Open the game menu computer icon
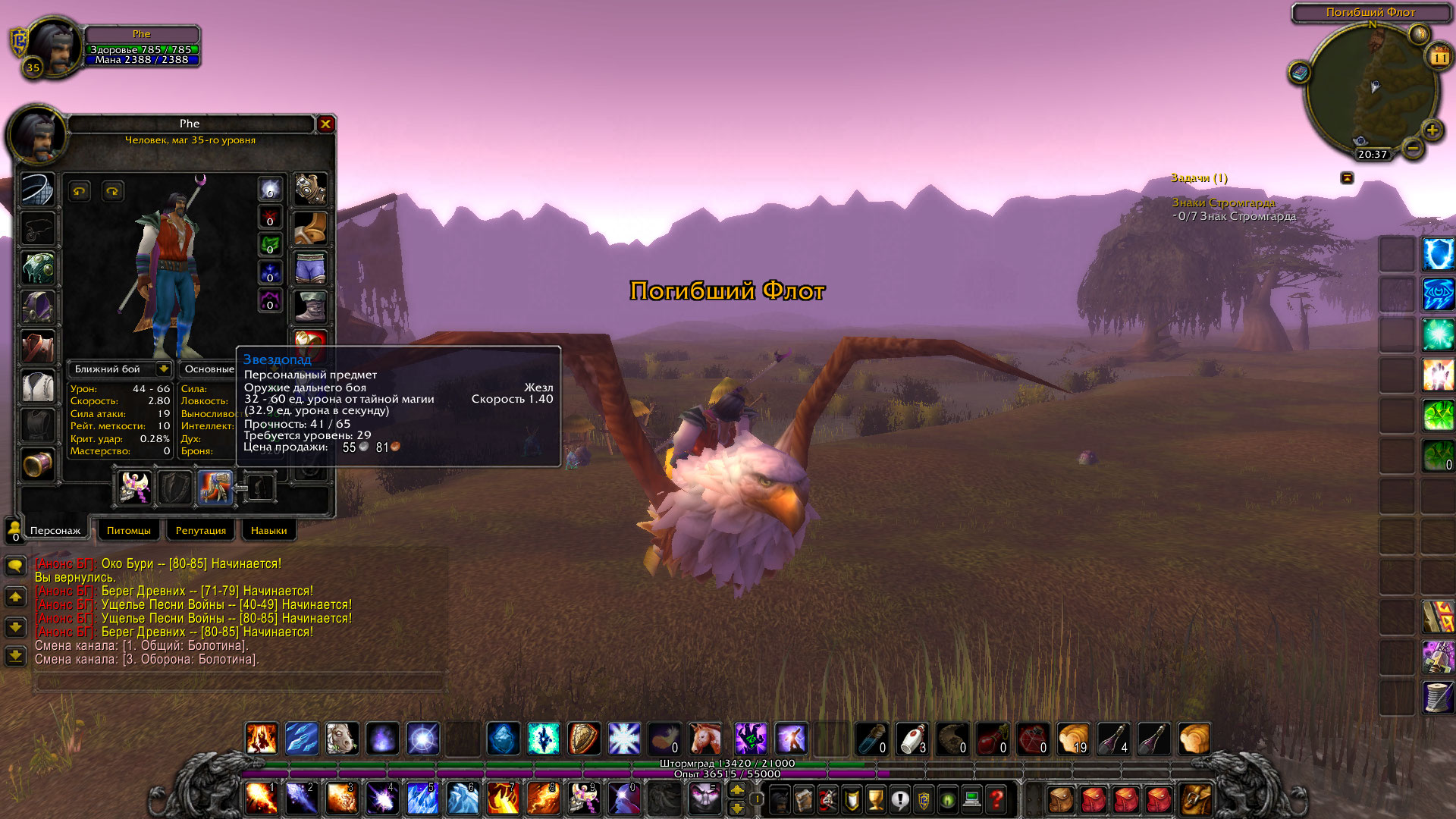Image resolution: width=1456 pixels, height=819 pixels. 971,800
